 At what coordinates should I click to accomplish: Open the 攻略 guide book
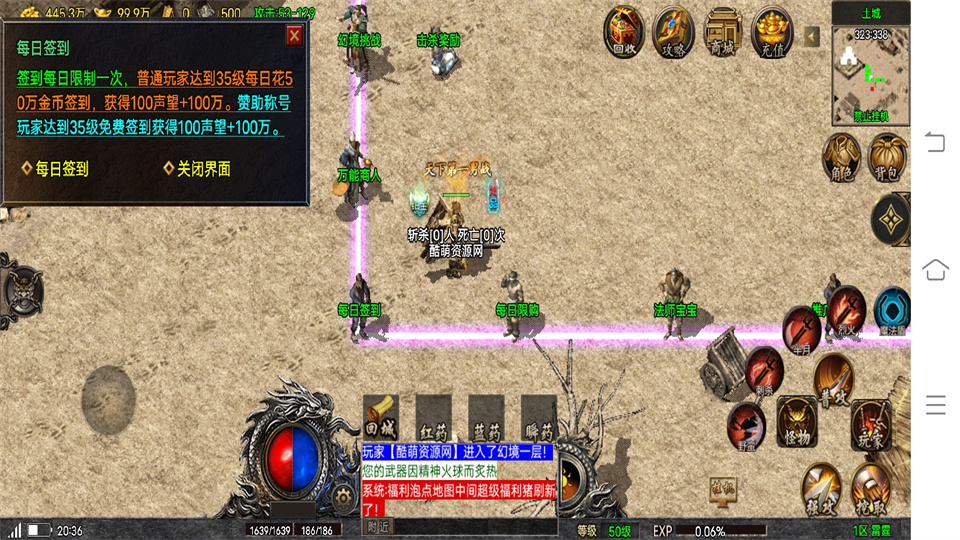[673, 31]
